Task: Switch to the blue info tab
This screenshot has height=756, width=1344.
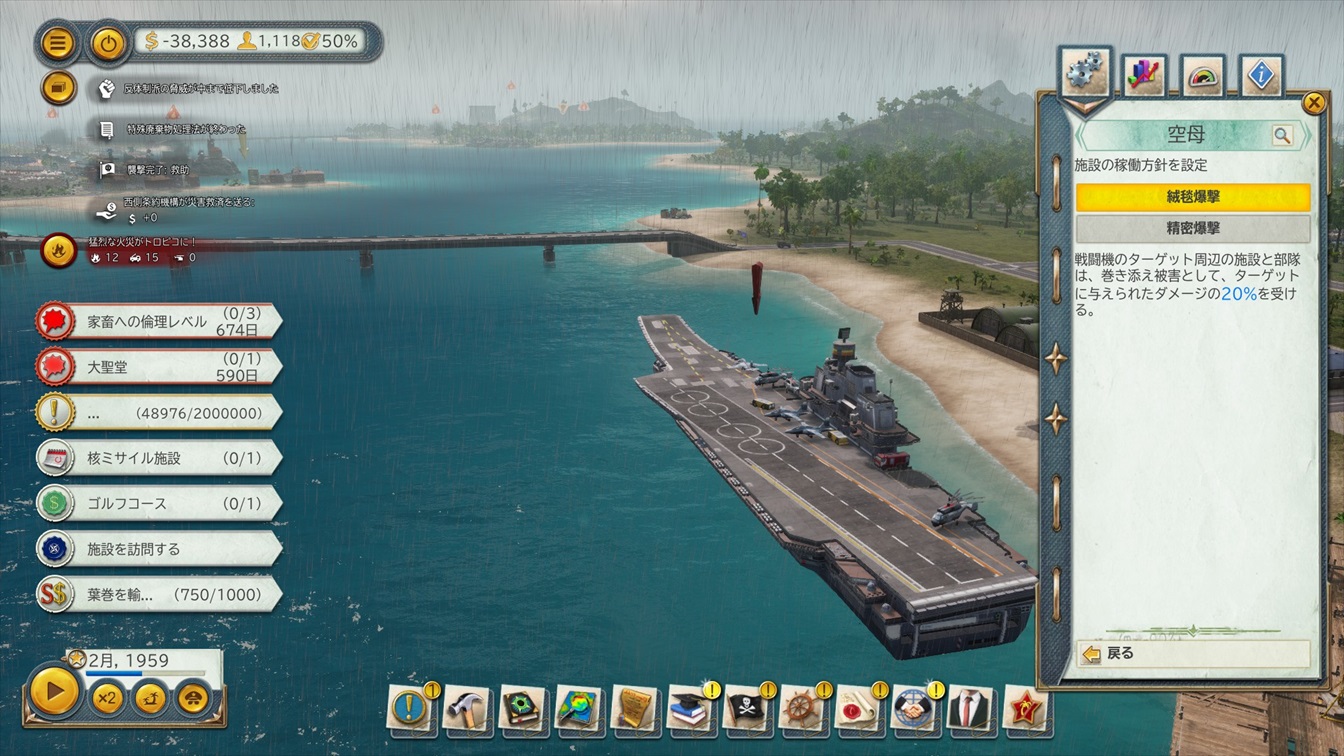Action: click(1261, 75)
